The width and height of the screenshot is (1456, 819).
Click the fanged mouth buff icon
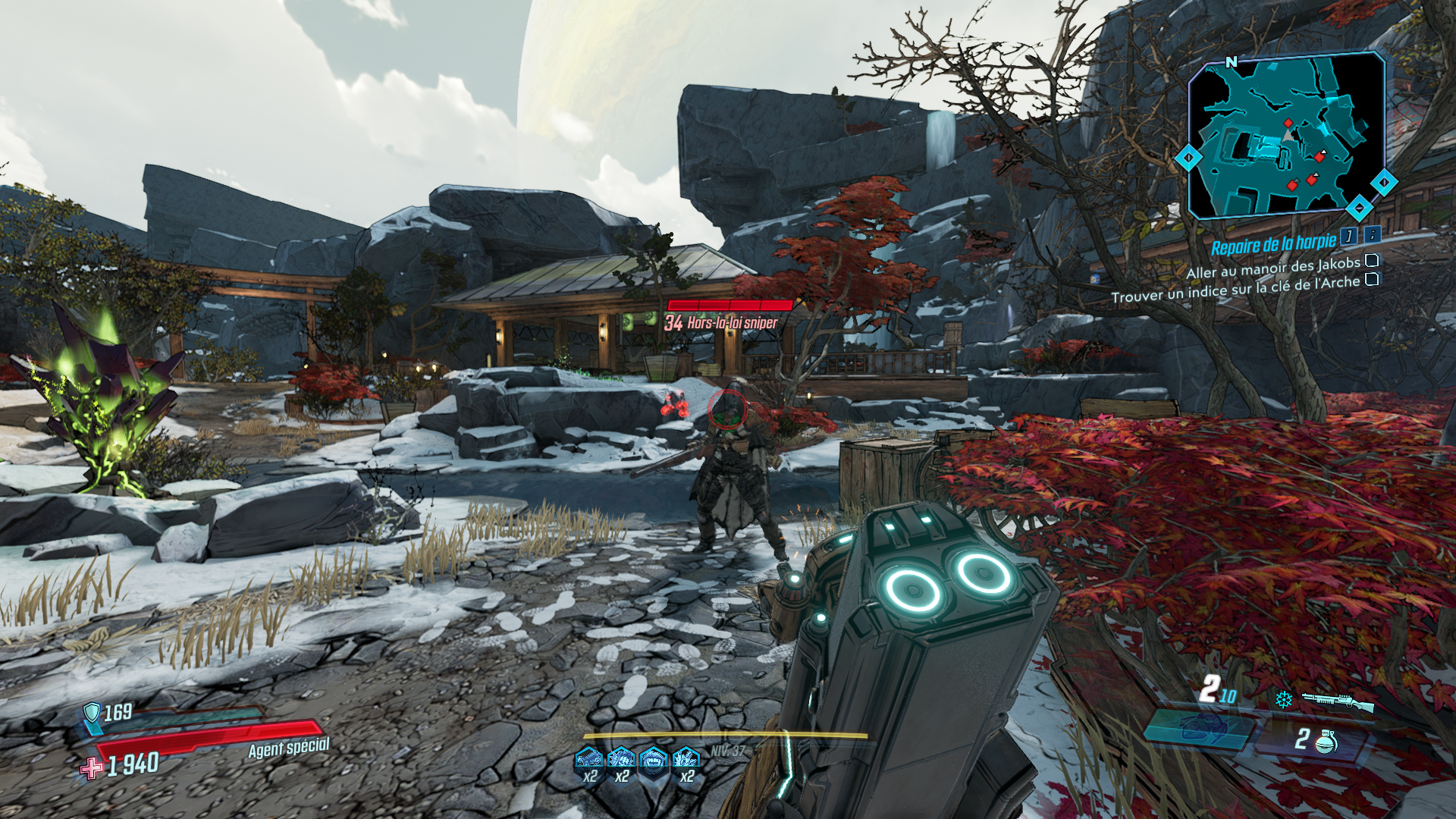click(653, 758)
